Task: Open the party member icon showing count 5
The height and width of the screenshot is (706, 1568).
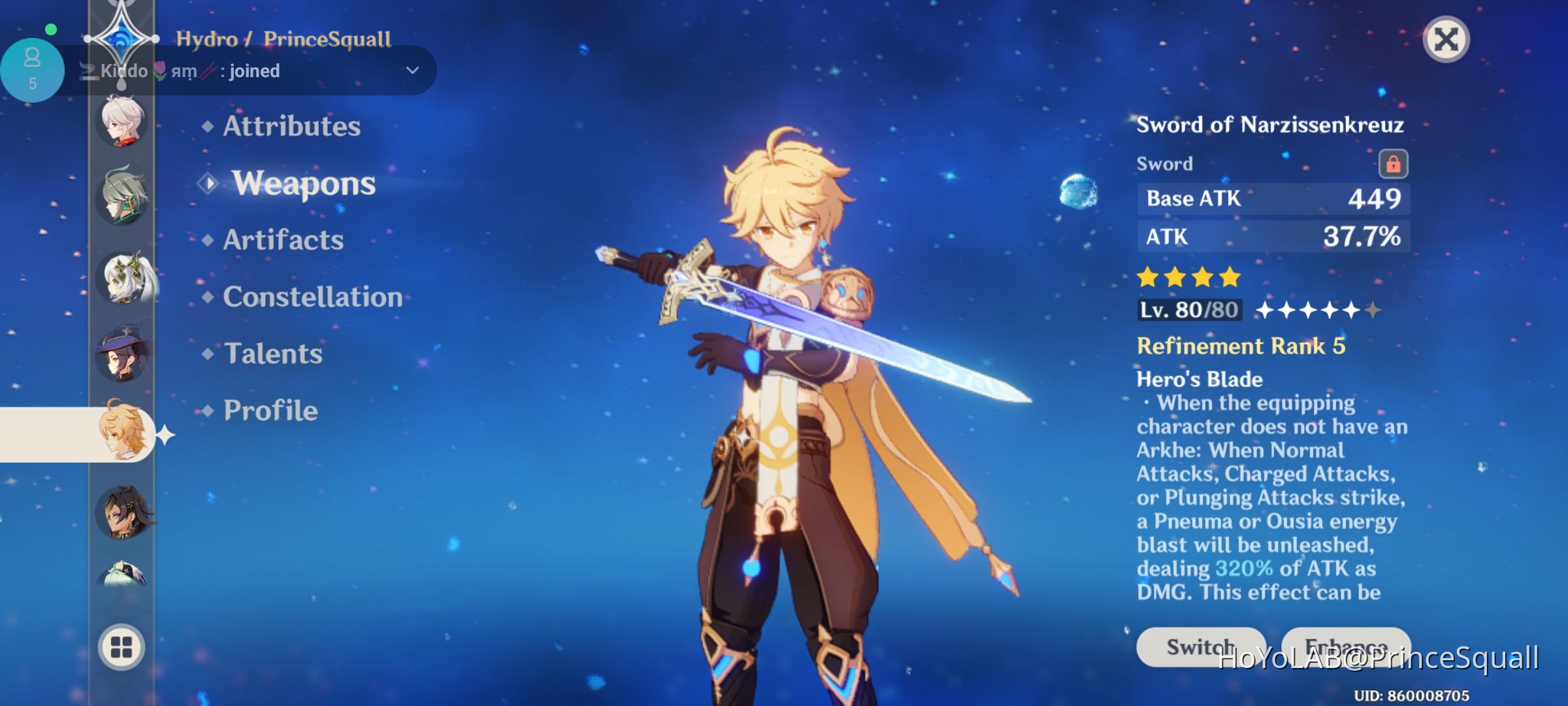Action: click(32, 69)
